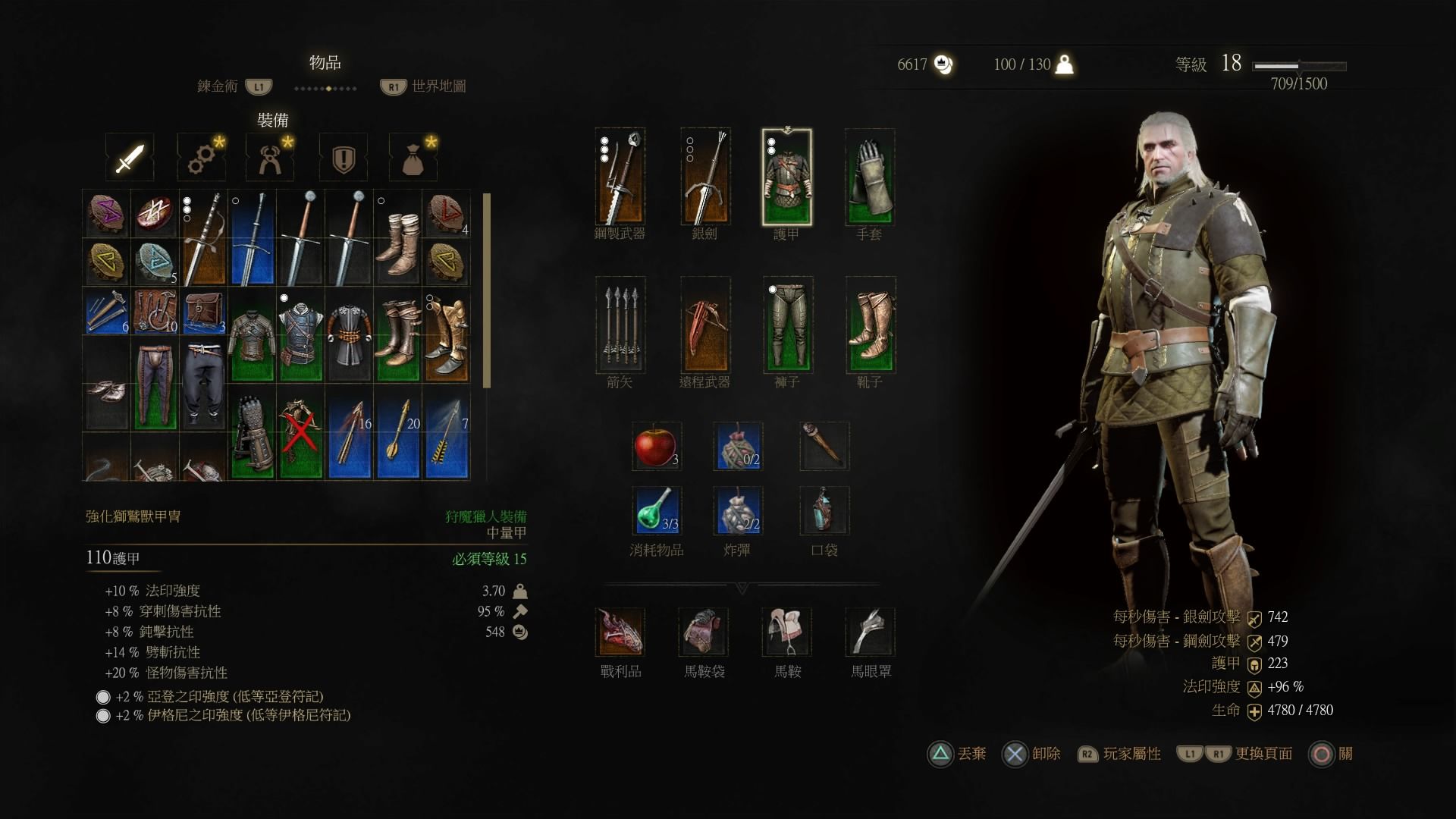Screen dimensions: 1456x819
Task: Show the pouch category tab
Action: coord(413,158)
